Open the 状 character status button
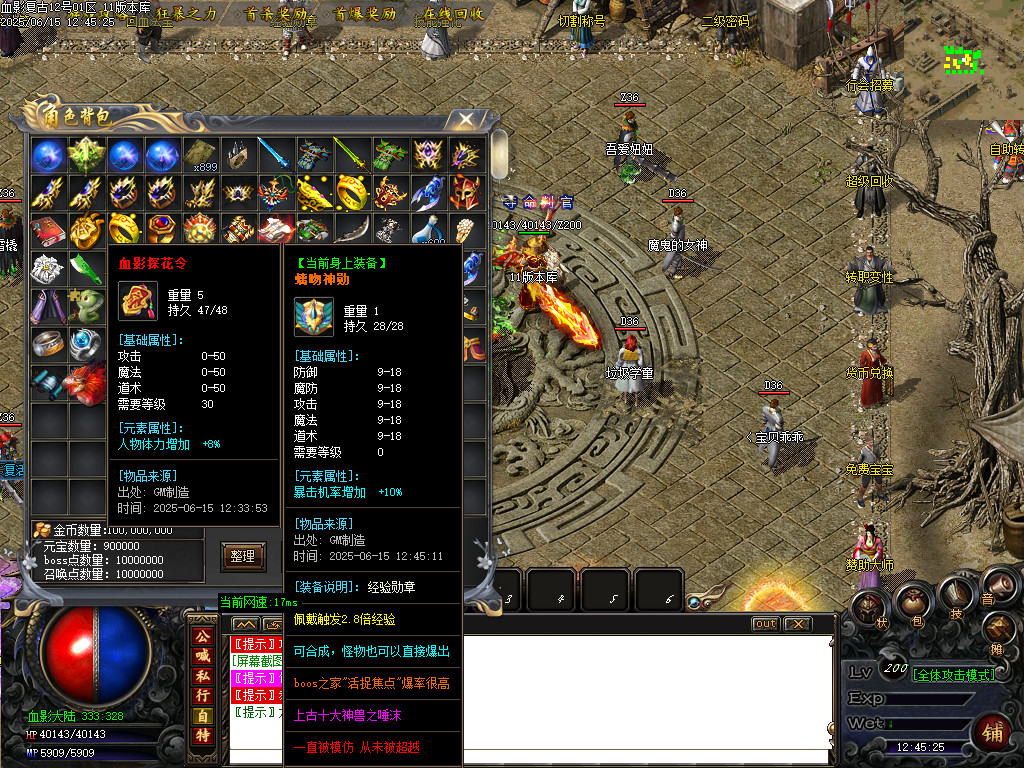 [868, 610]
